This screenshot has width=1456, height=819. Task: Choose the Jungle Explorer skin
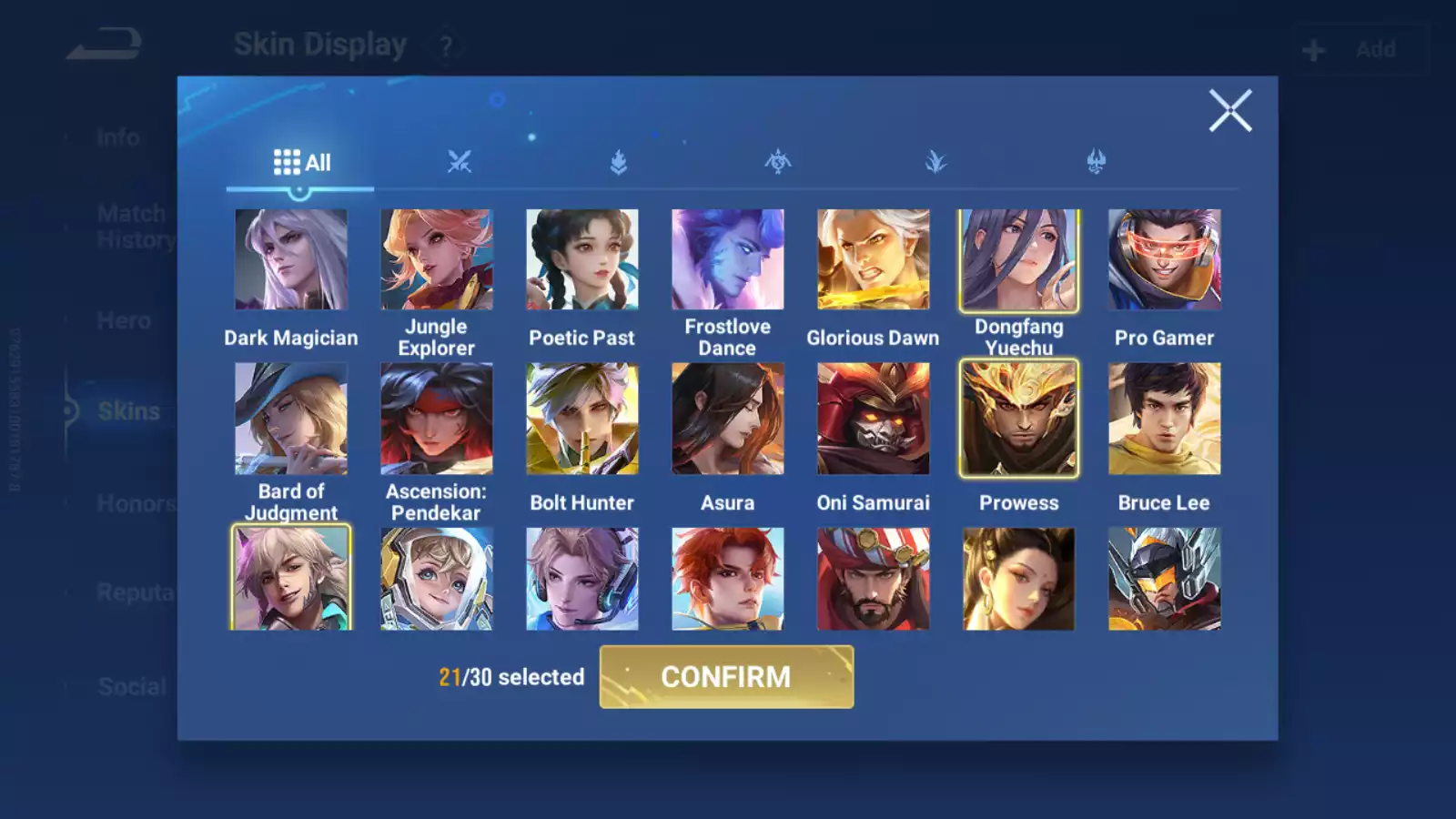click(x=437, y=260)
